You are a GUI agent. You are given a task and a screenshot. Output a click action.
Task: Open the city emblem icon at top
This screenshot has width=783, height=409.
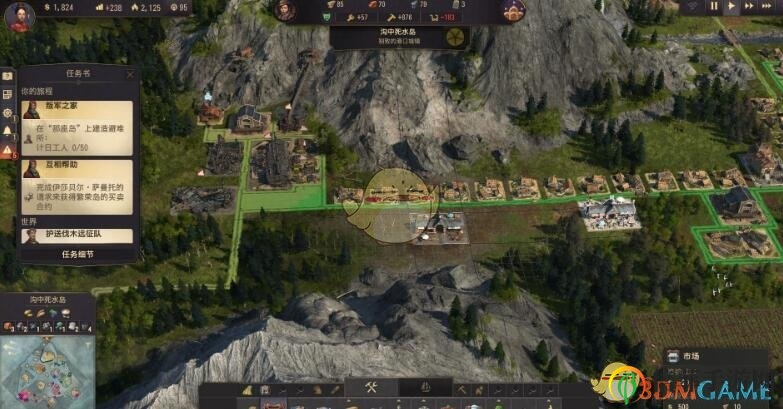click(x=514, y=11)
